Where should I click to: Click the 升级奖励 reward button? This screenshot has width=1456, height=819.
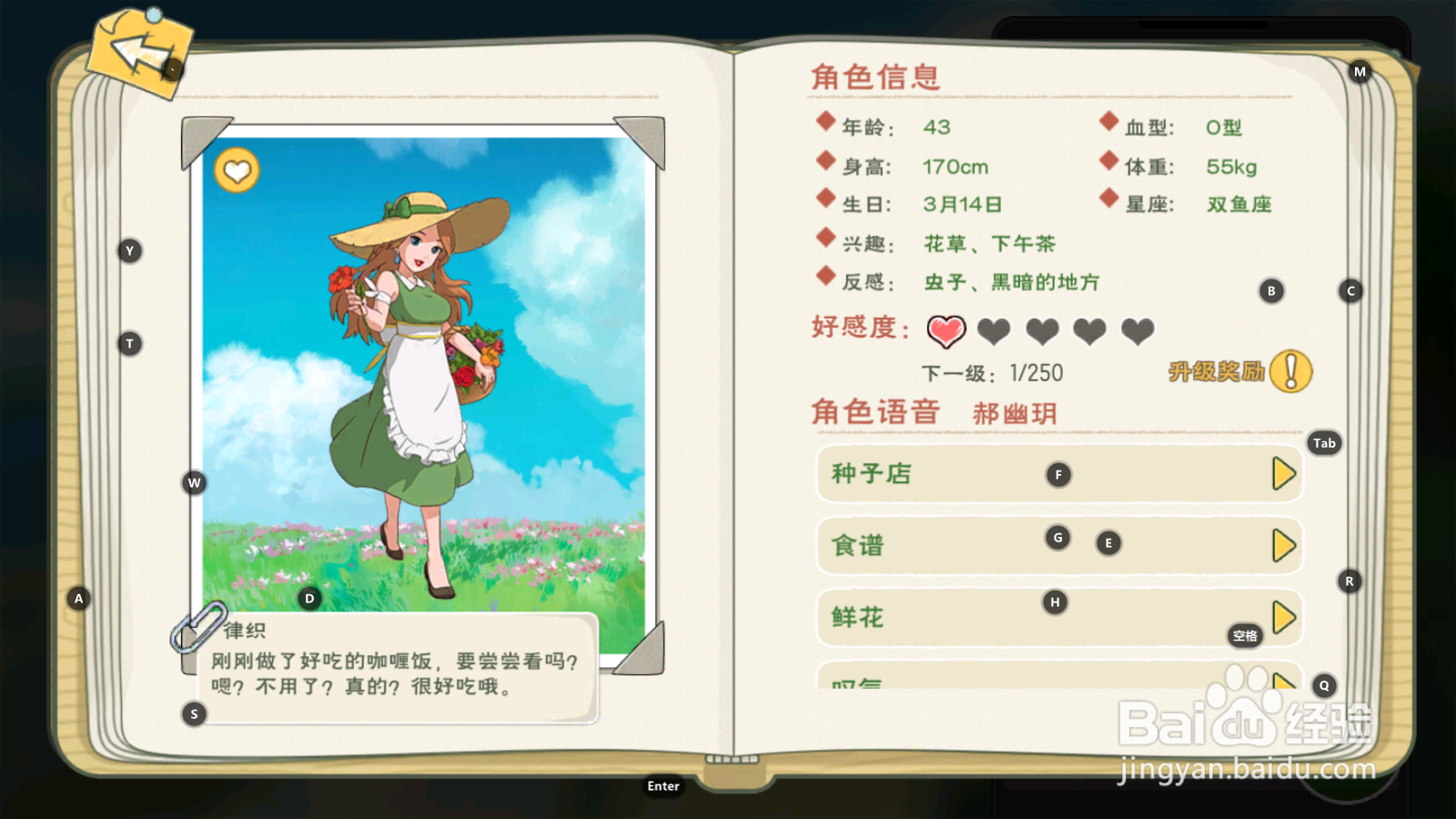(1215, 370)
